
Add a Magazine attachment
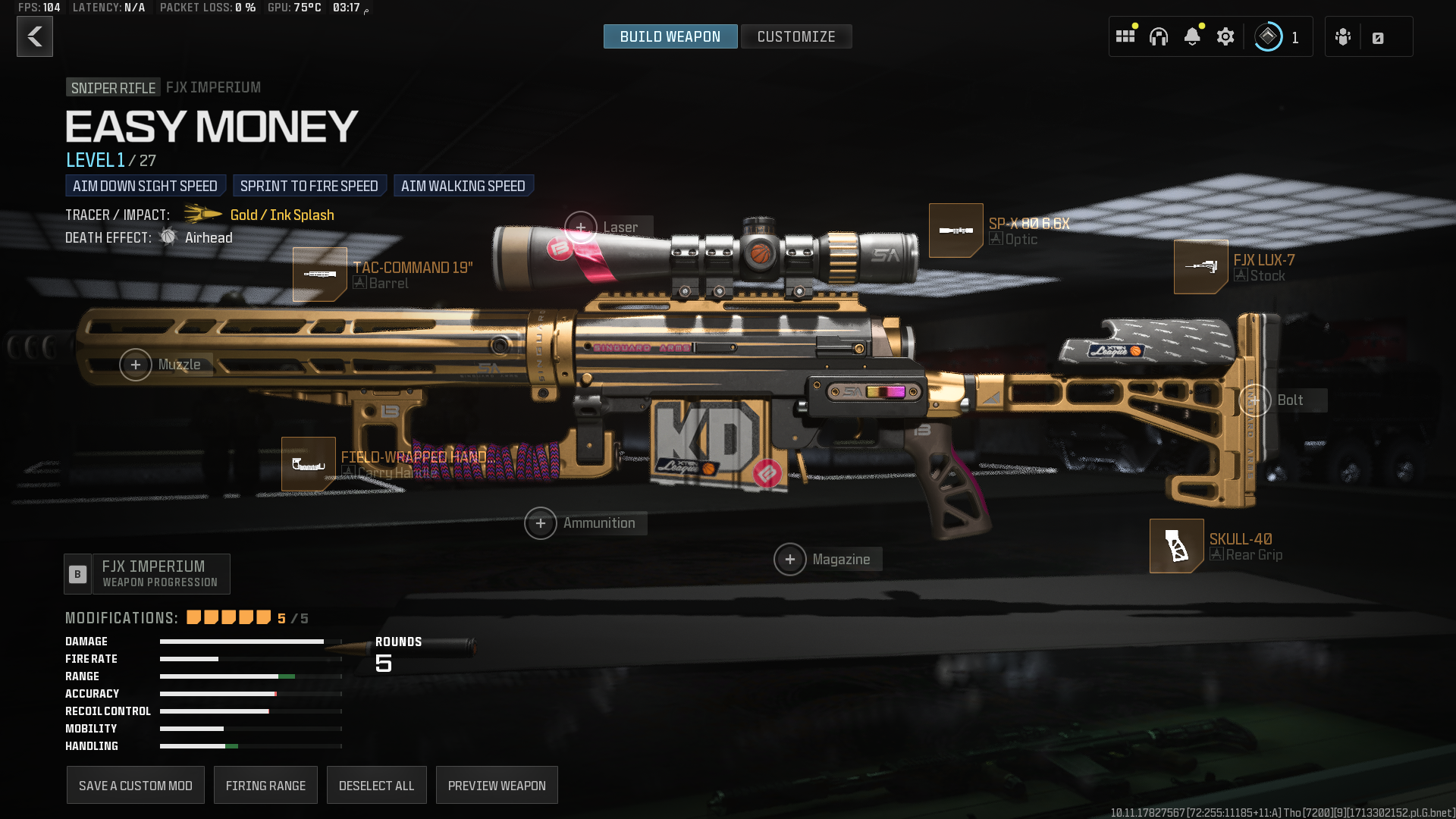coord(790,560)
